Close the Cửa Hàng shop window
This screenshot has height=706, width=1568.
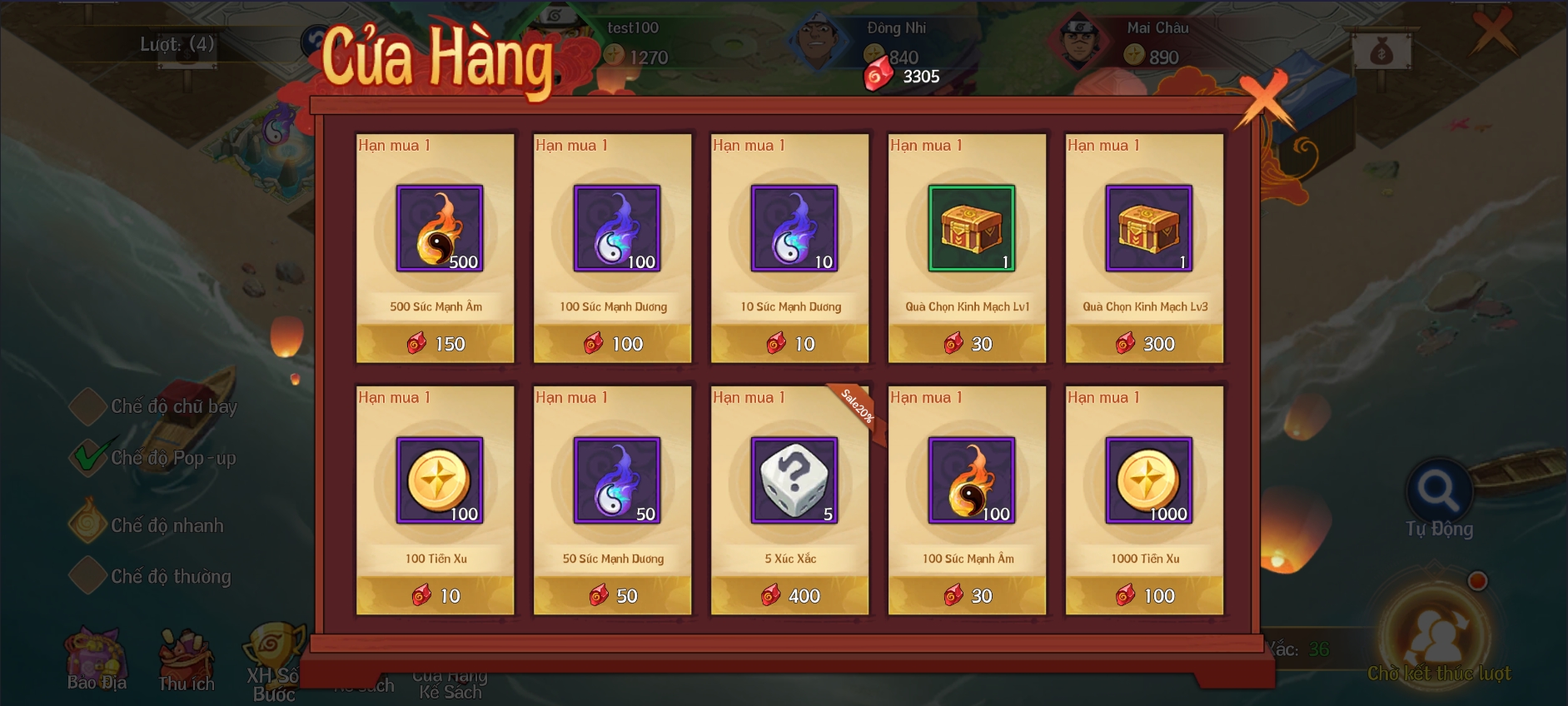(1263, 99)
